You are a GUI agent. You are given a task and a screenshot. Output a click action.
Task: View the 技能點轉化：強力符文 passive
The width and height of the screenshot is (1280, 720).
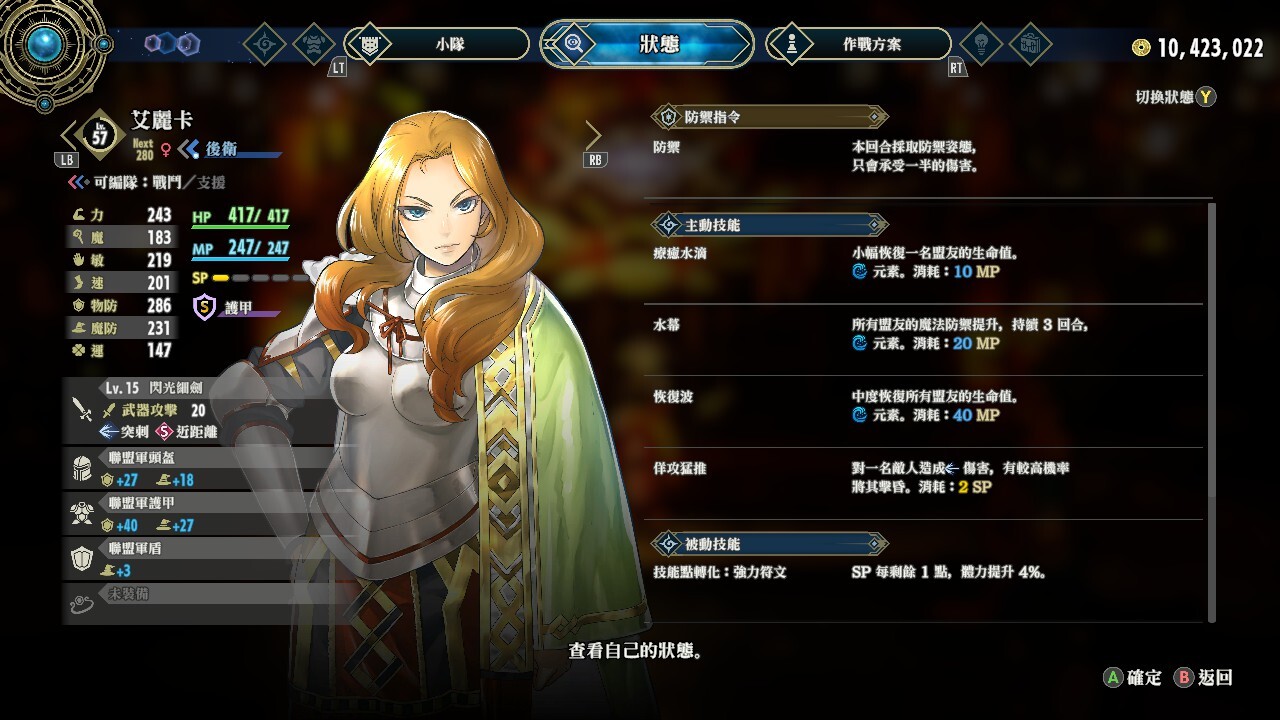pyautogui.click(x=925, y=573)
